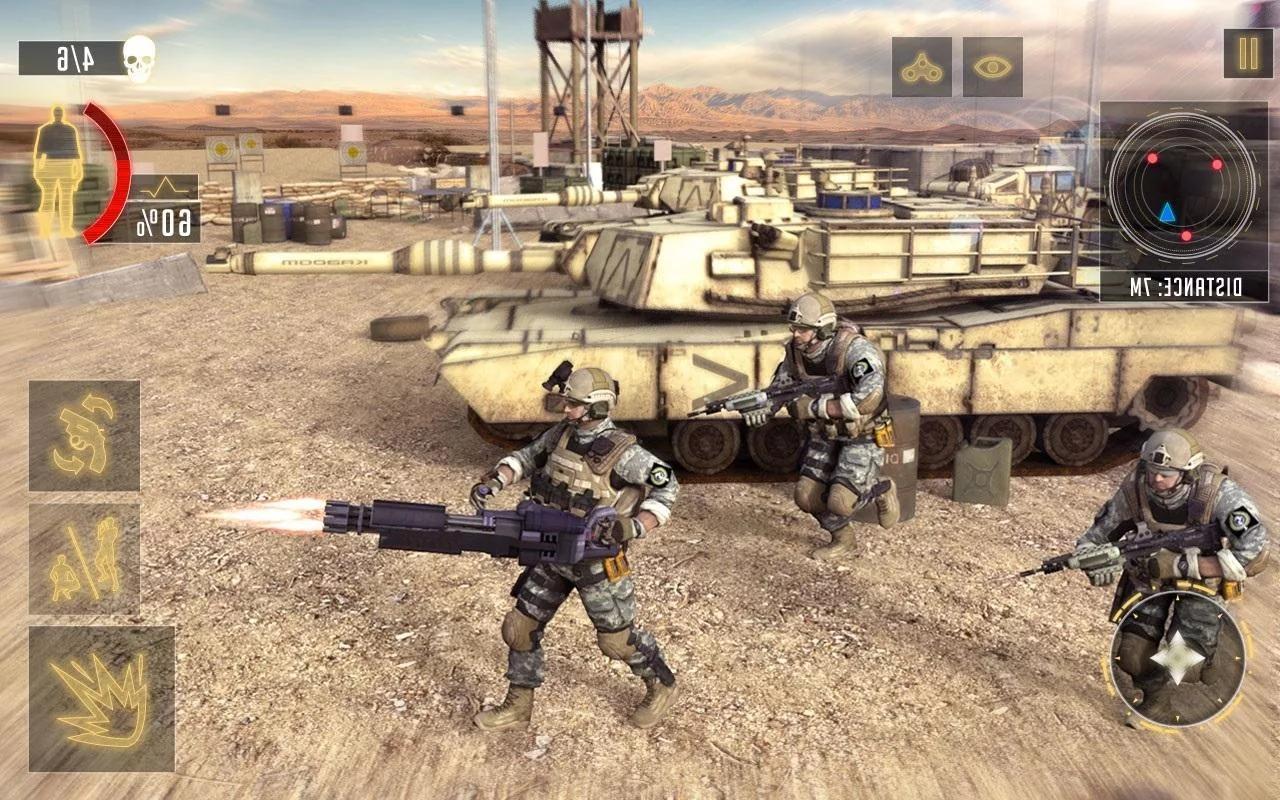
Task: Tap a red enemy dot on the radar
Action: [x=1152, y=157]
